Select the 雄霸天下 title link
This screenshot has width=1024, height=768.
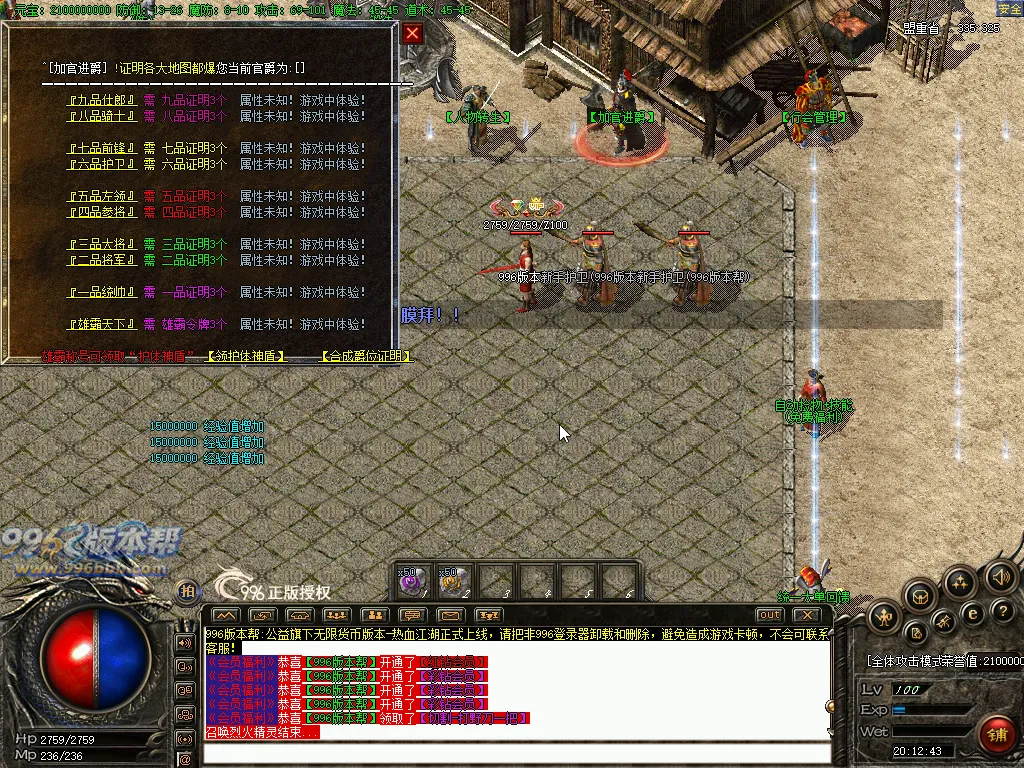click(101, 324)
